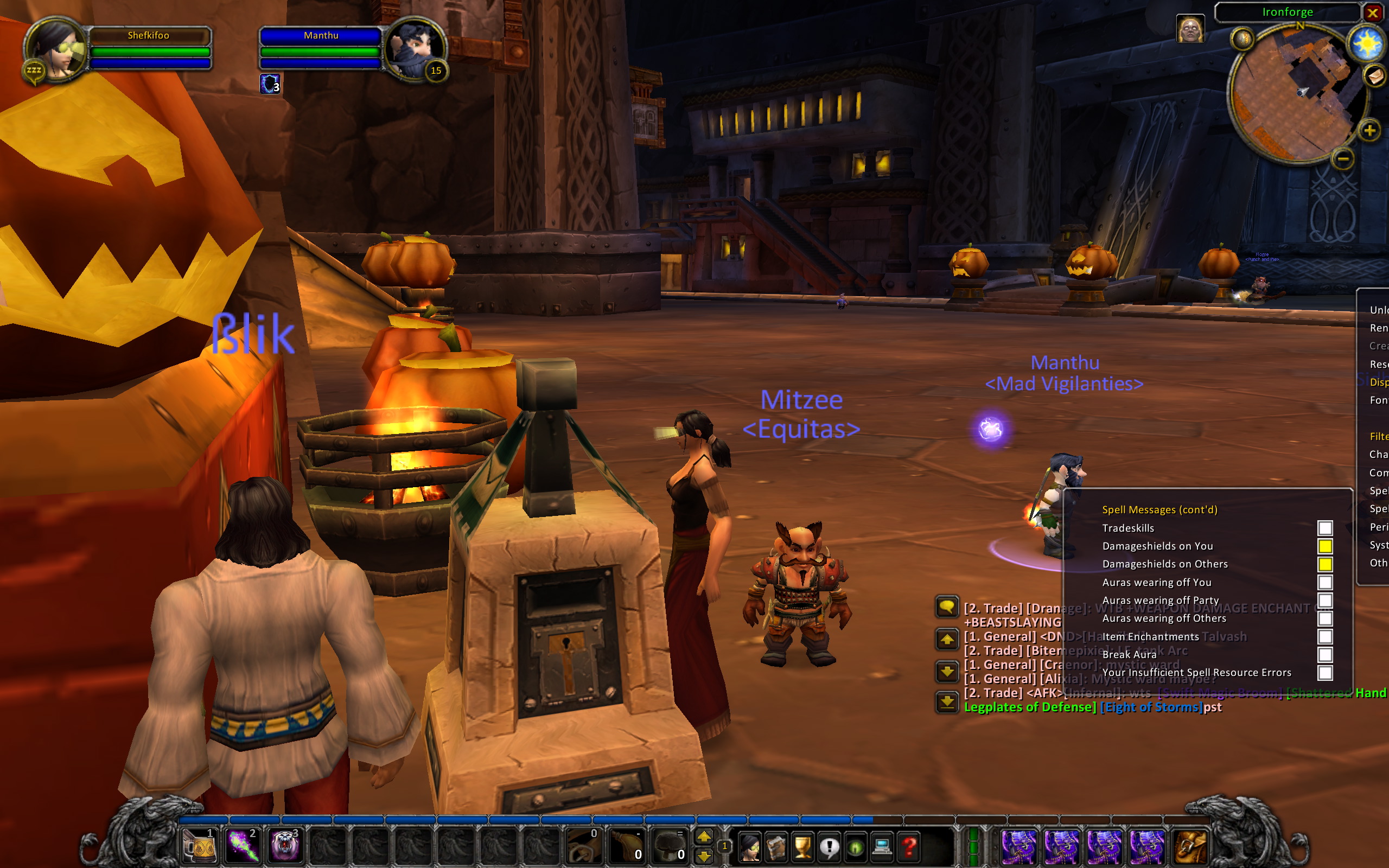Activate the white bear ability in slot 3
The width and height of the screenshot is (1389, 868).
point(285,846)
